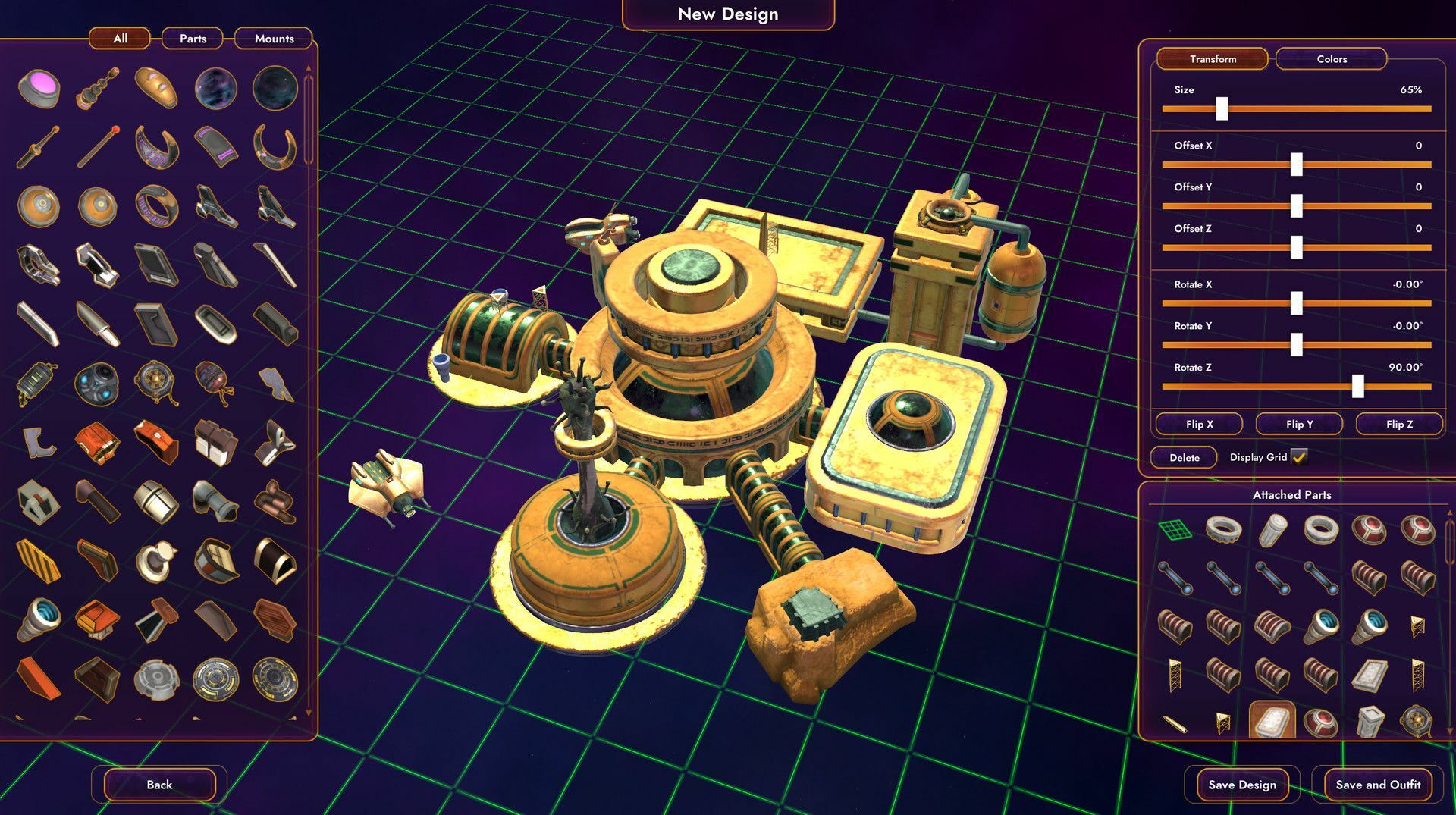Open the Mounts tab
The image size is (1456, 815).
[273, 39]
